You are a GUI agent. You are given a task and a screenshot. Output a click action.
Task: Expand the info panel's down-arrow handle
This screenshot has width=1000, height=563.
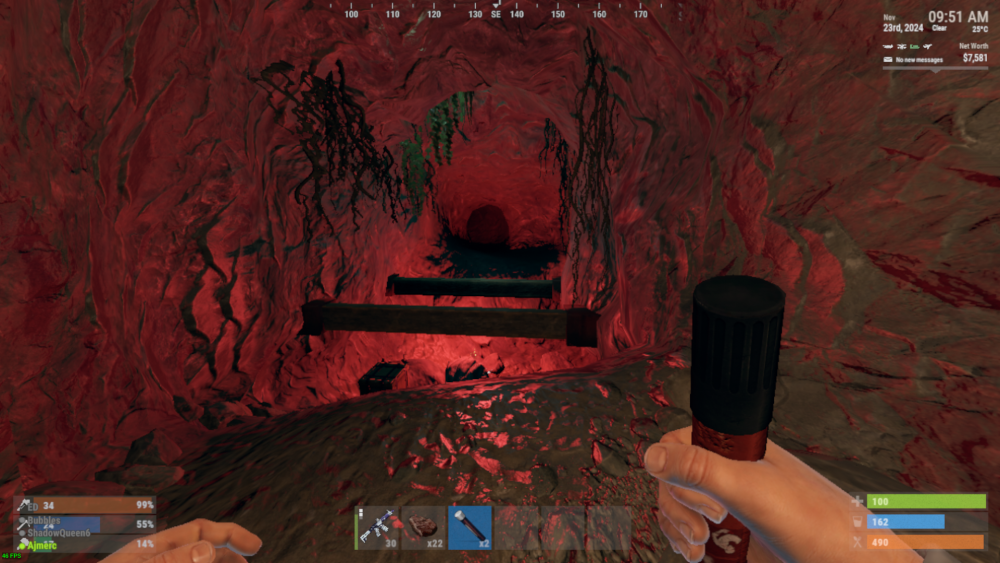[935, 71]
